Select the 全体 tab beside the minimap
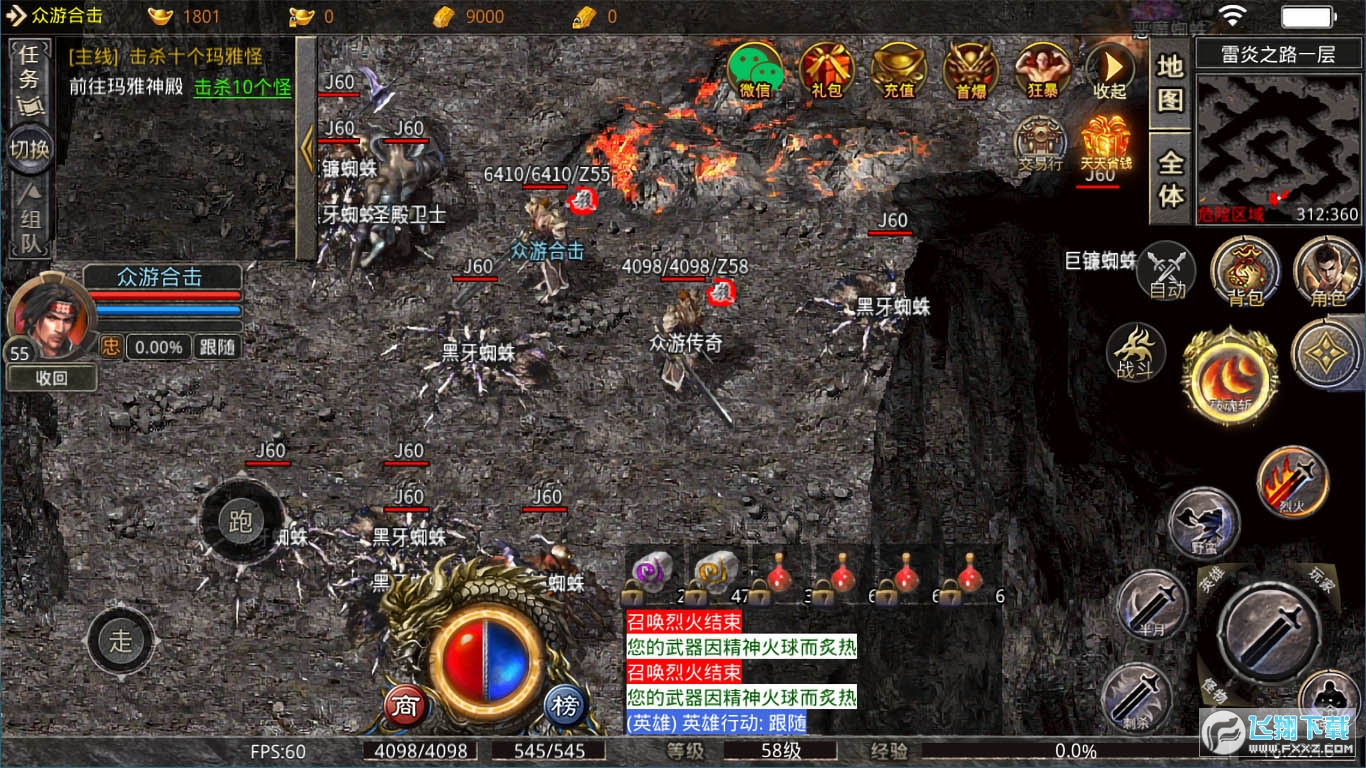This screenshot has height=768, width=1366. click(1170, 178)
